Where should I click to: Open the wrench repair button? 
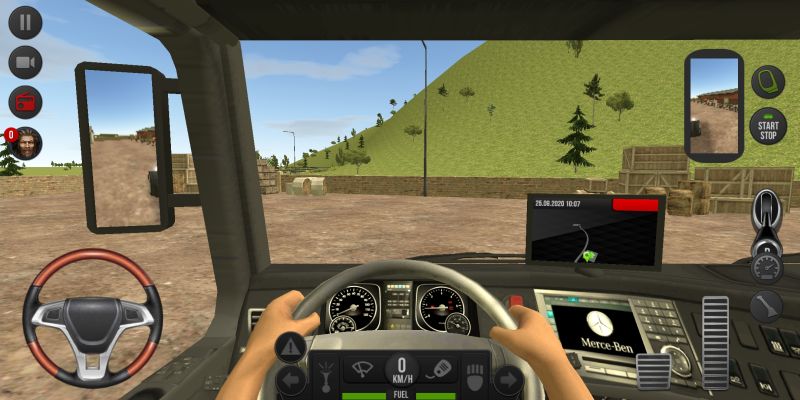pyautogui.click(x=767, y=305)
